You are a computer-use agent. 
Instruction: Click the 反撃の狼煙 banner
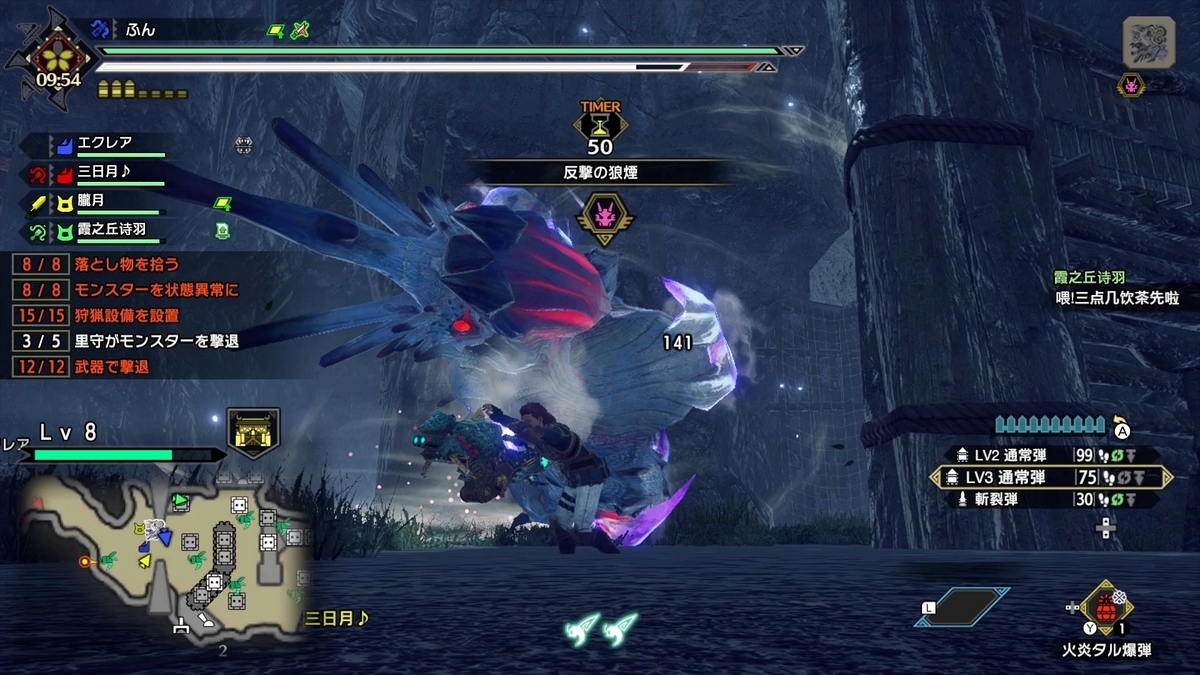(x=600, y=172)
